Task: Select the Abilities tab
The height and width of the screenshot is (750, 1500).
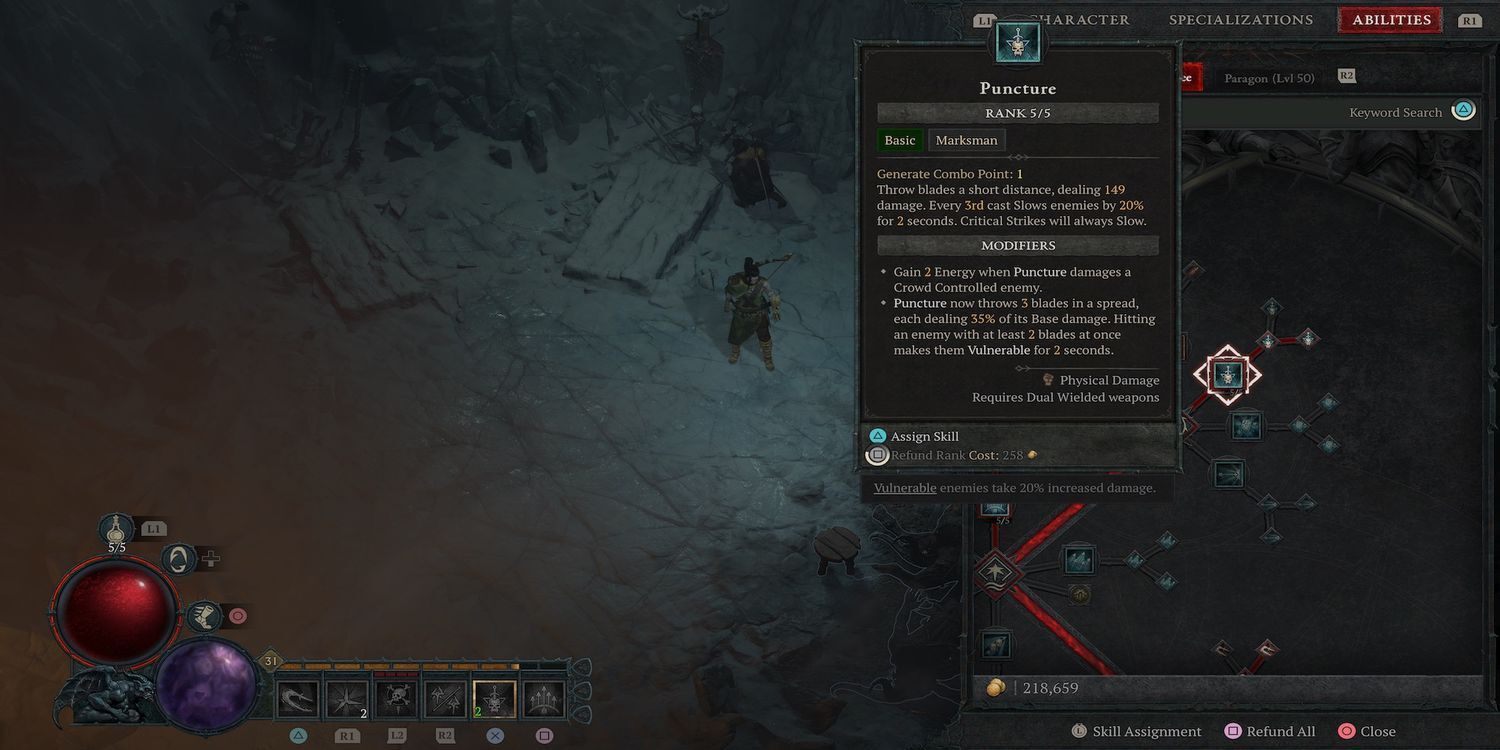Action: pyautogui.click(x=1389, y=19)
